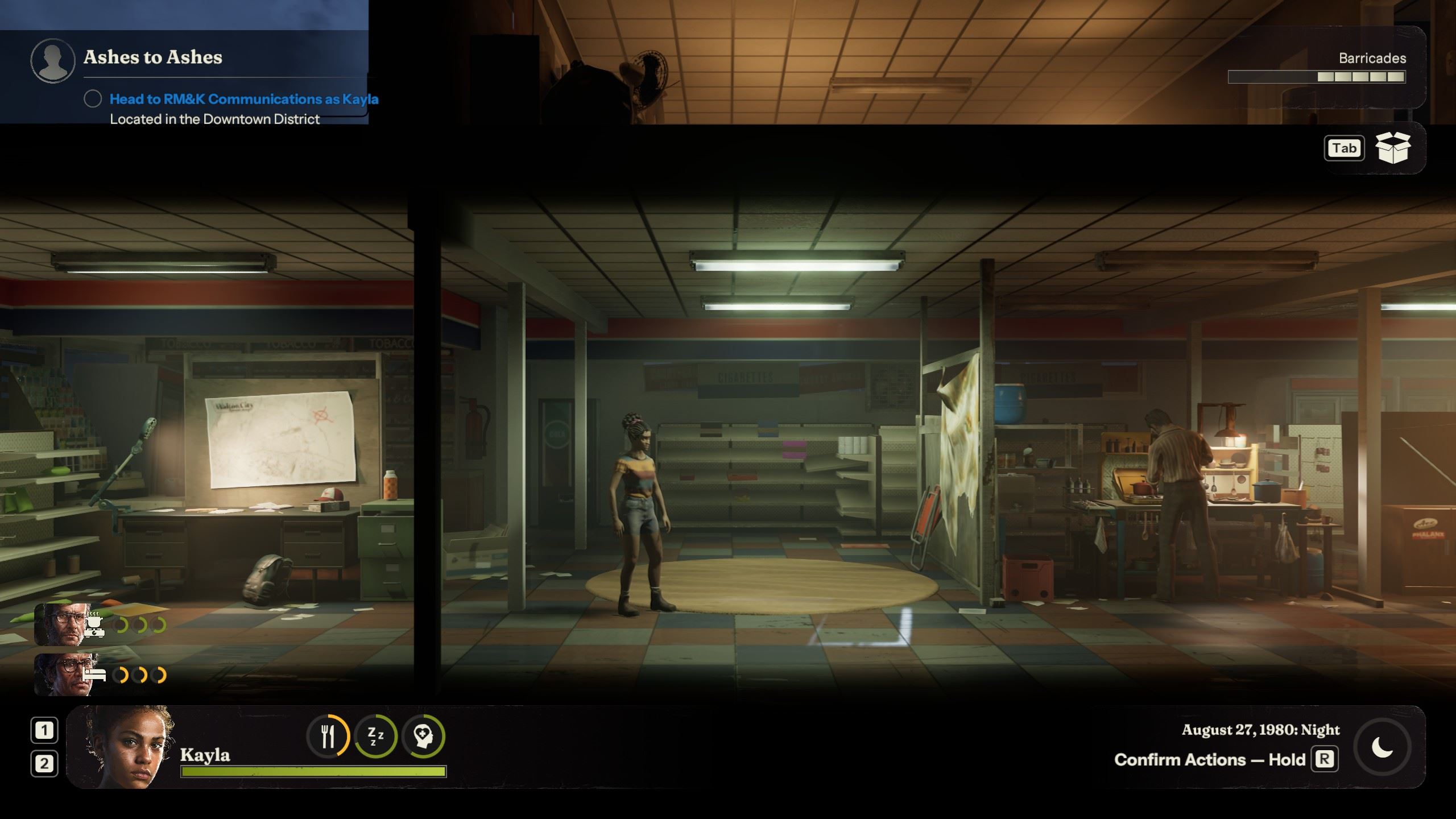Check Kayla's head-with-heart morale icon
The image size is (1456, 819).
[423, 737]
